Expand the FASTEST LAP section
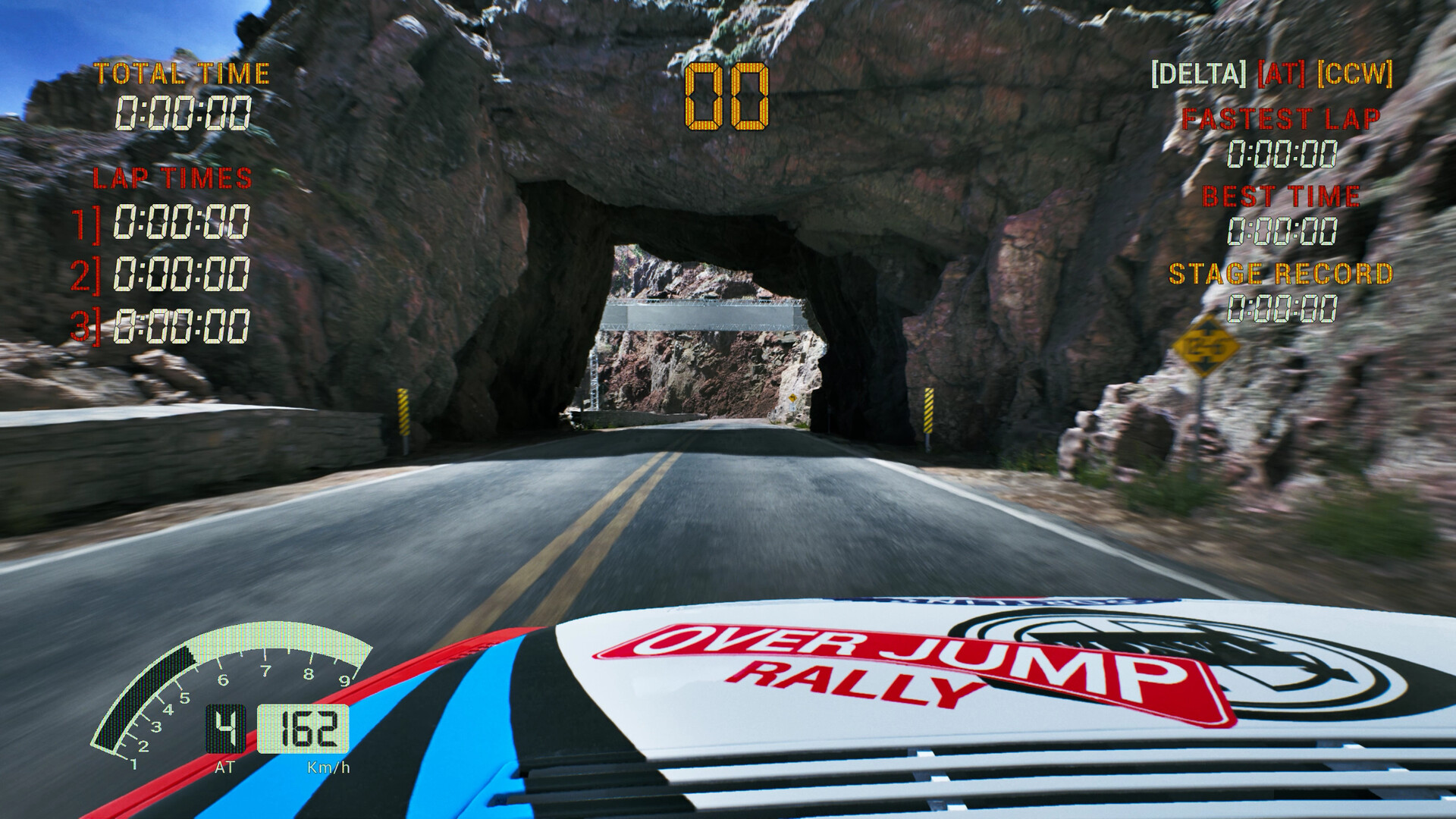 1283,118
